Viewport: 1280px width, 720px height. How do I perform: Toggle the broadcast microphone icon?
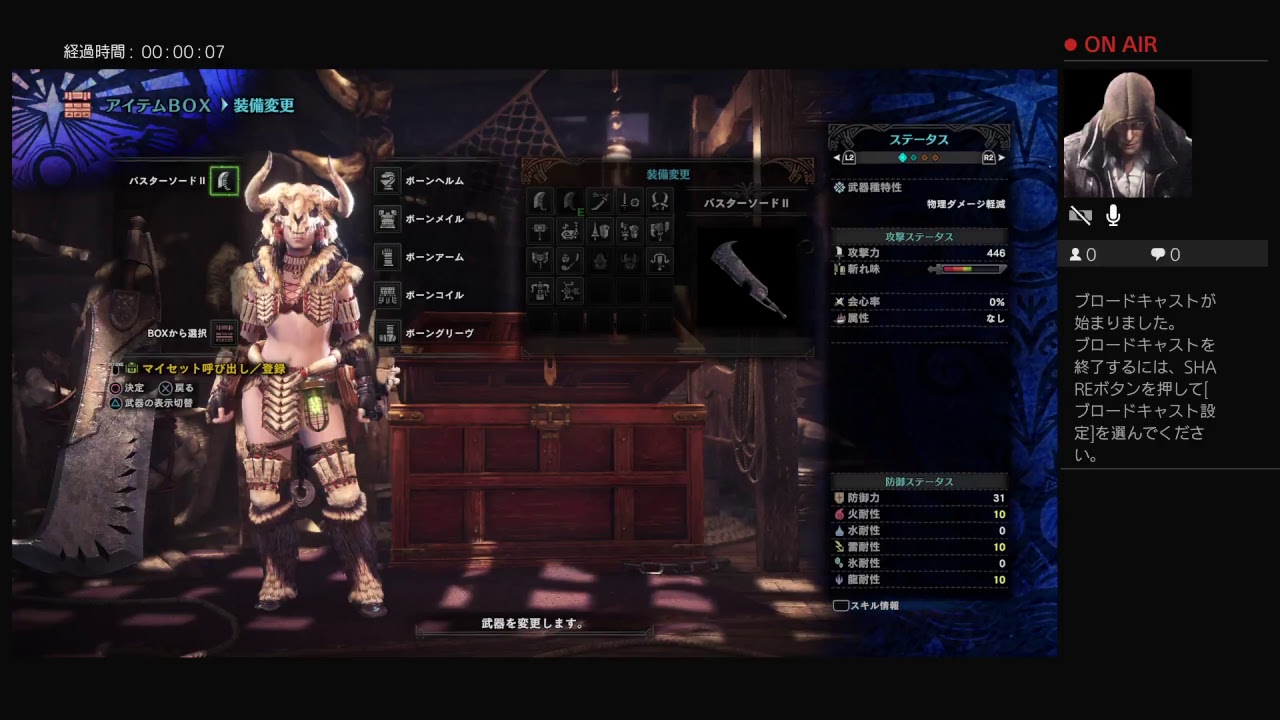click(x=1113, y=215)
